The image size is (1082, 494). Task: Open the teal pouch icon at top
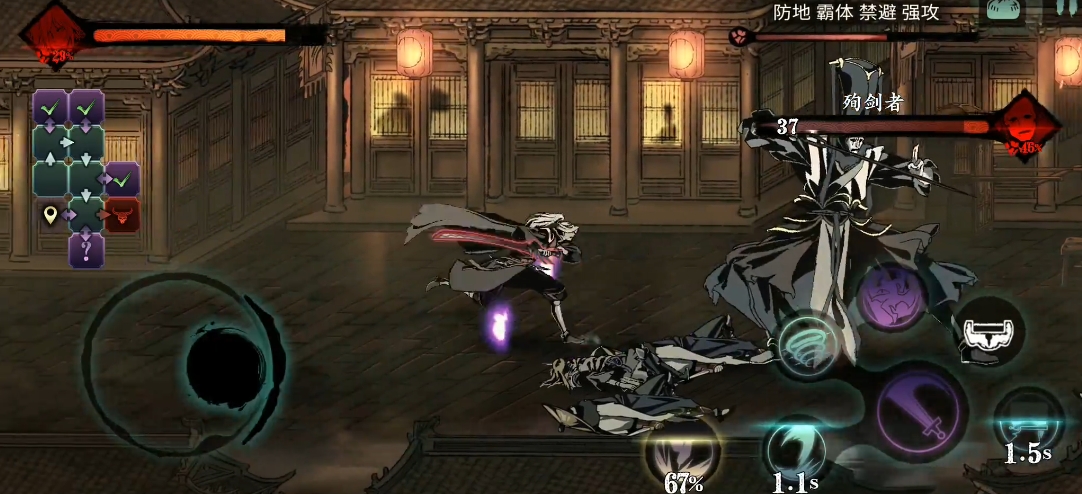[x=1005, y=9]
